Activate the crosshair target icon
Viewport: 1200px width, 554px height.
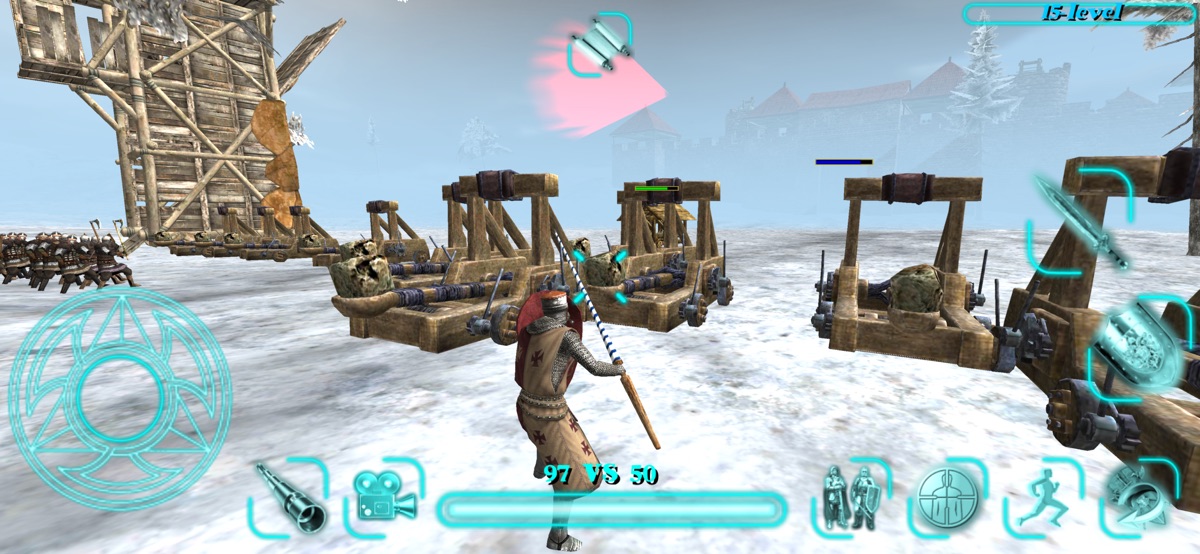point(944,498)
